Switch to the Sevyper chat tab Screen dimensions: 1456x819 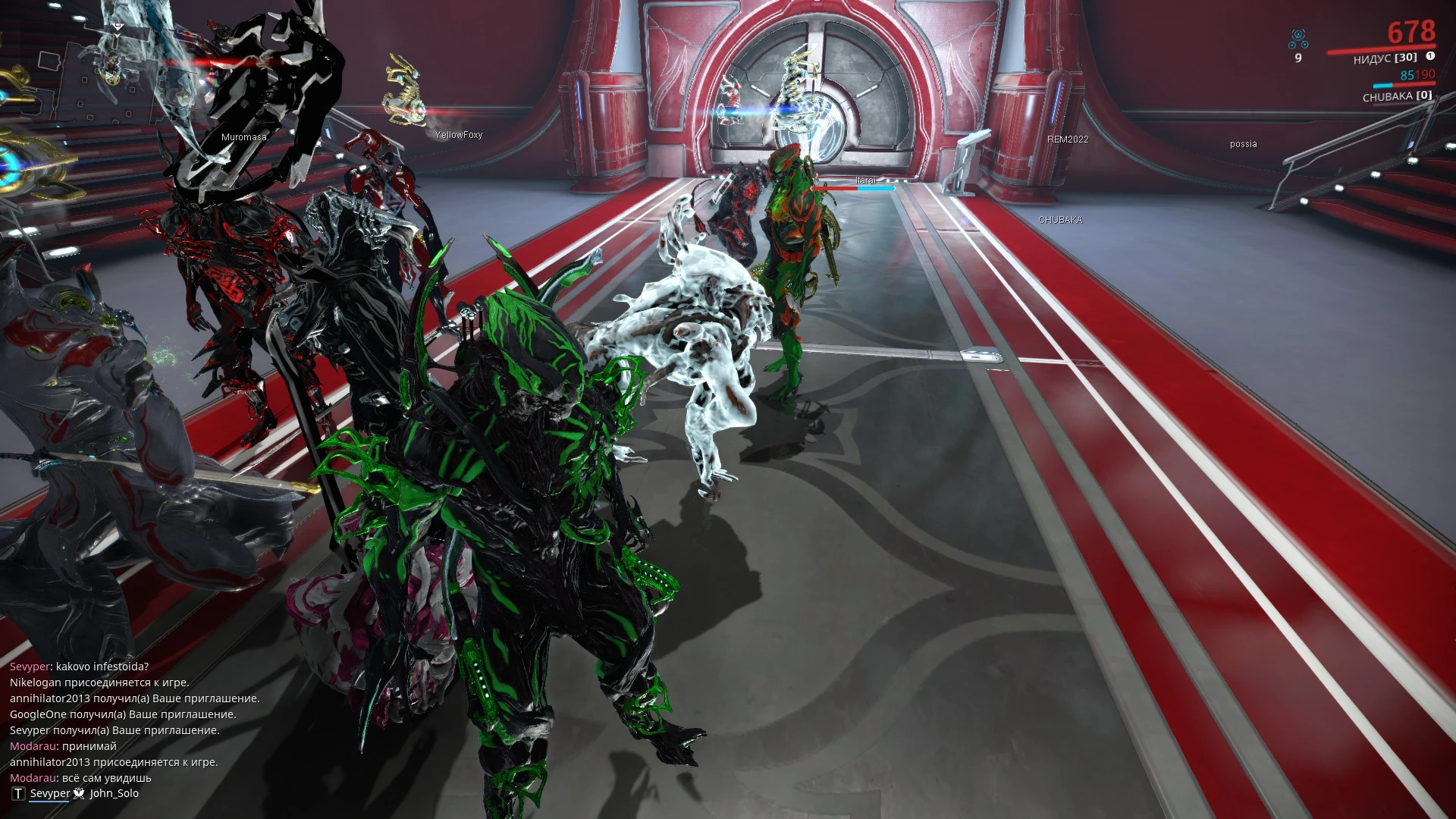pyautogui.click(x=50, y=793)
